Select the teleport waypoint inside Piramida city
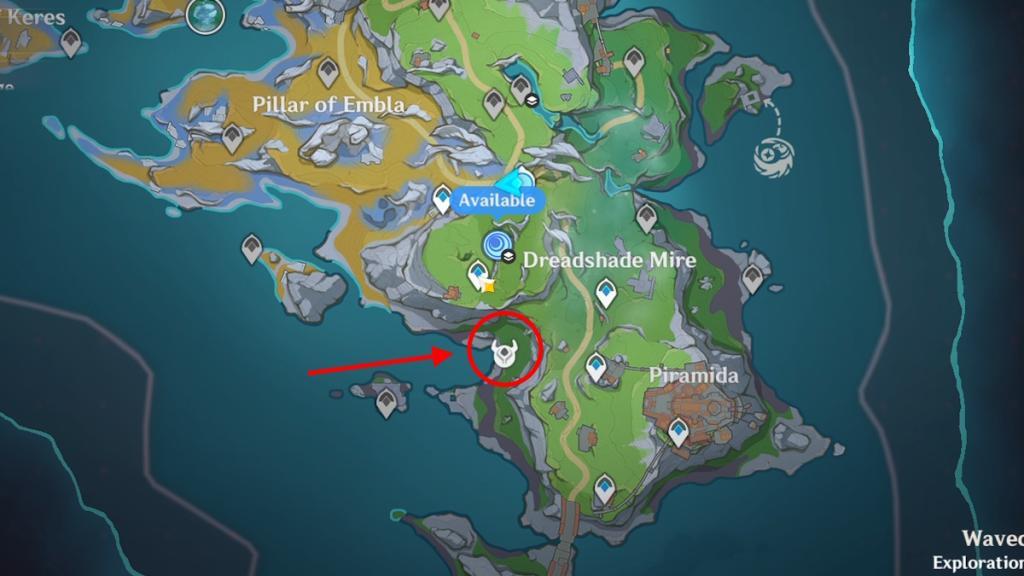The height and width of the screenshot is (576, 1024). coord(679,432)
